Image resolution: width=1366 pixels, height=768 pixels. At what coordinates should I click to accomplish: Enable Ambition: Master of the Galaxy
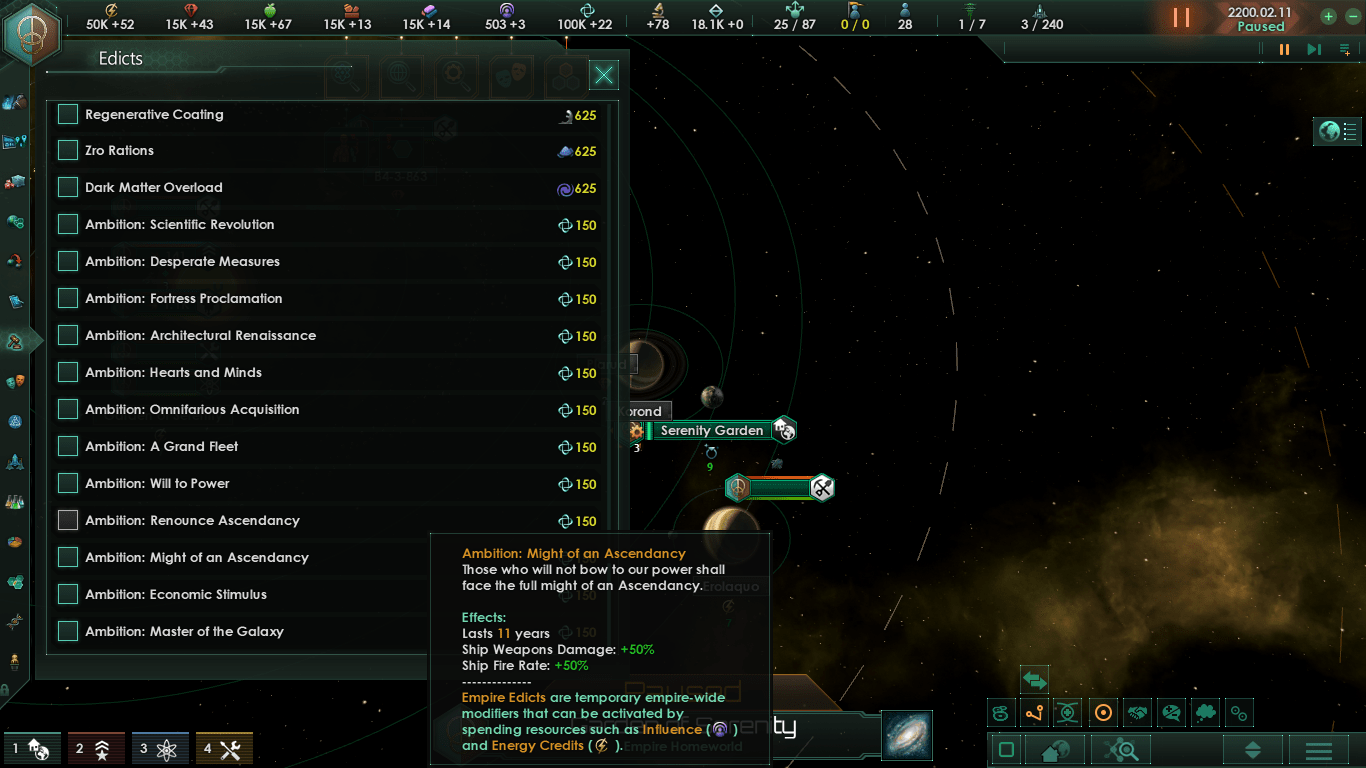coord(68,632)
